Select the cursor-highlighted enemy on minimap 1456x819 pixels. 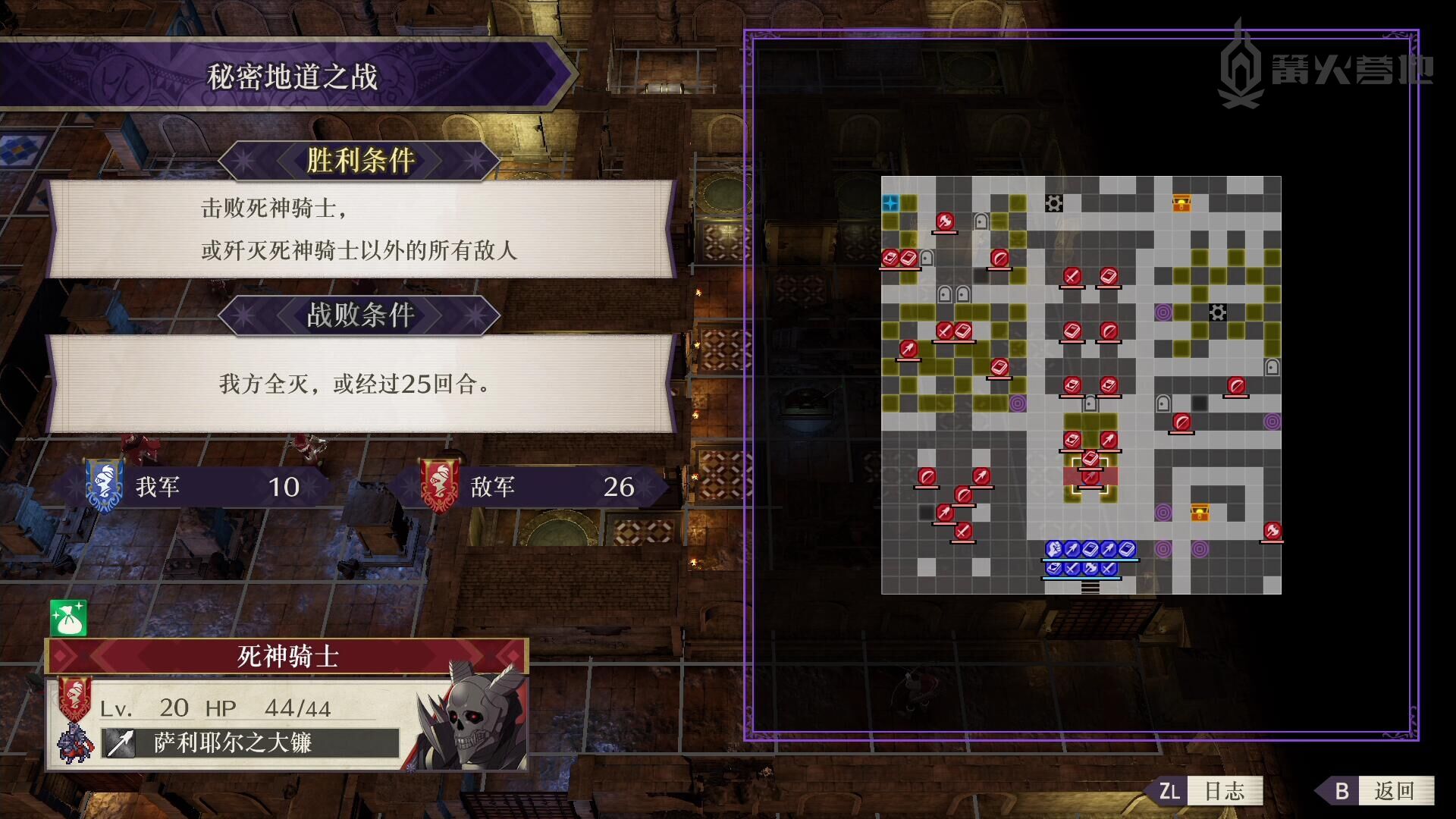pyautogui.click(x=1090, y=477)
